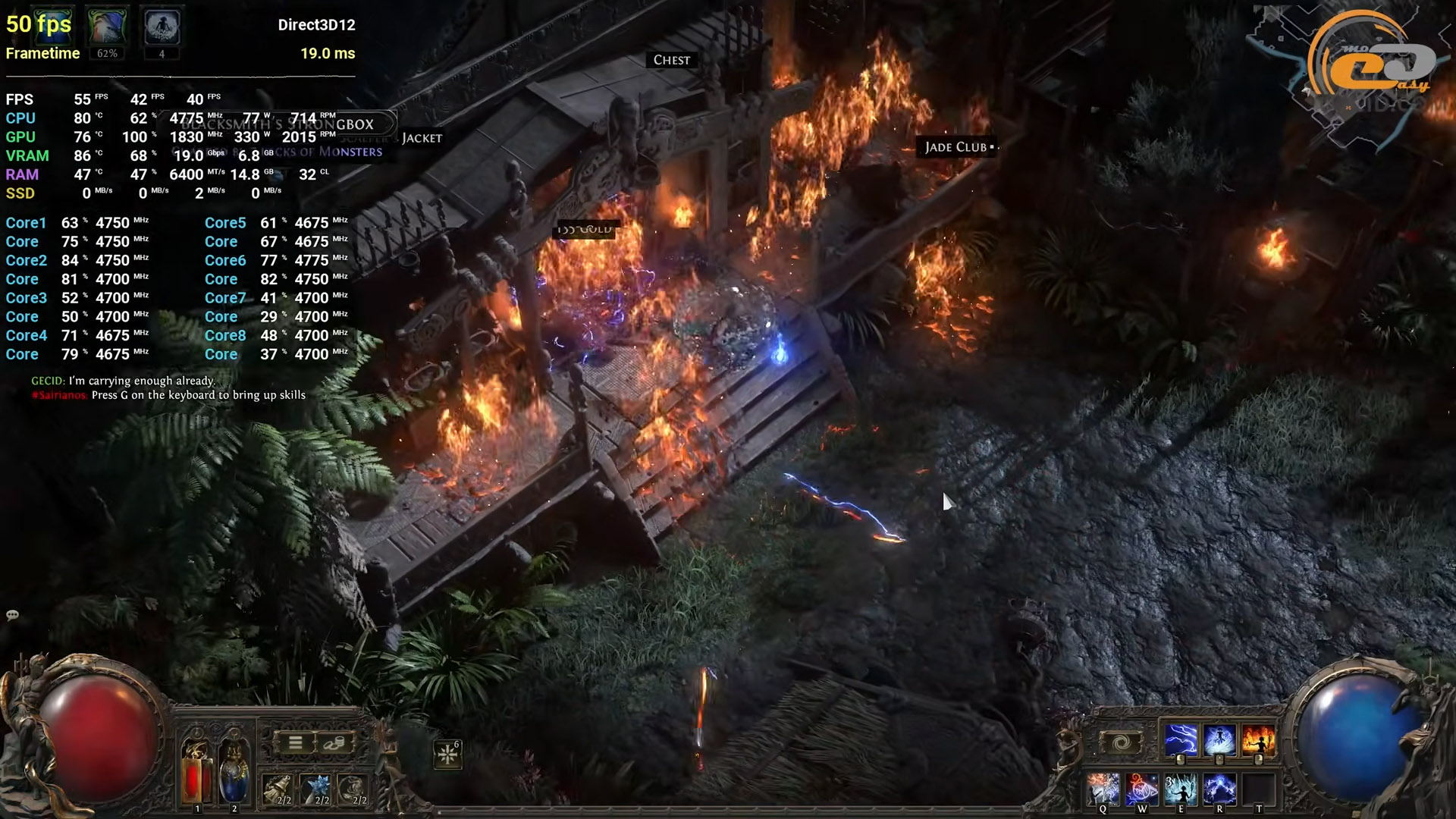Open the chat speech bubble icon
Screen dimensions: 1456x819
point(12,615)
